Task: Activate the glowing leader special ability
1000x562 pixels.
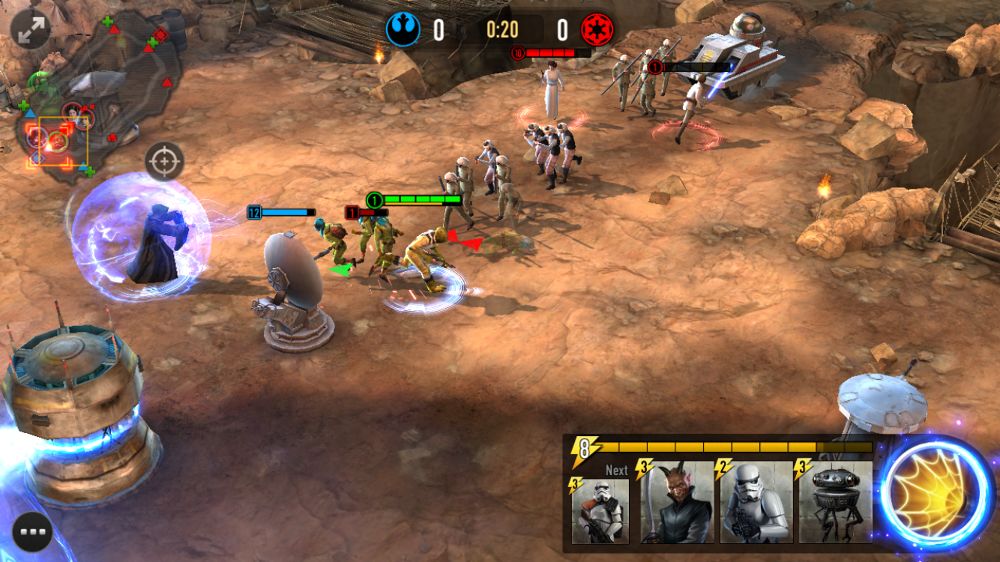Action: [x=936, y=492]
